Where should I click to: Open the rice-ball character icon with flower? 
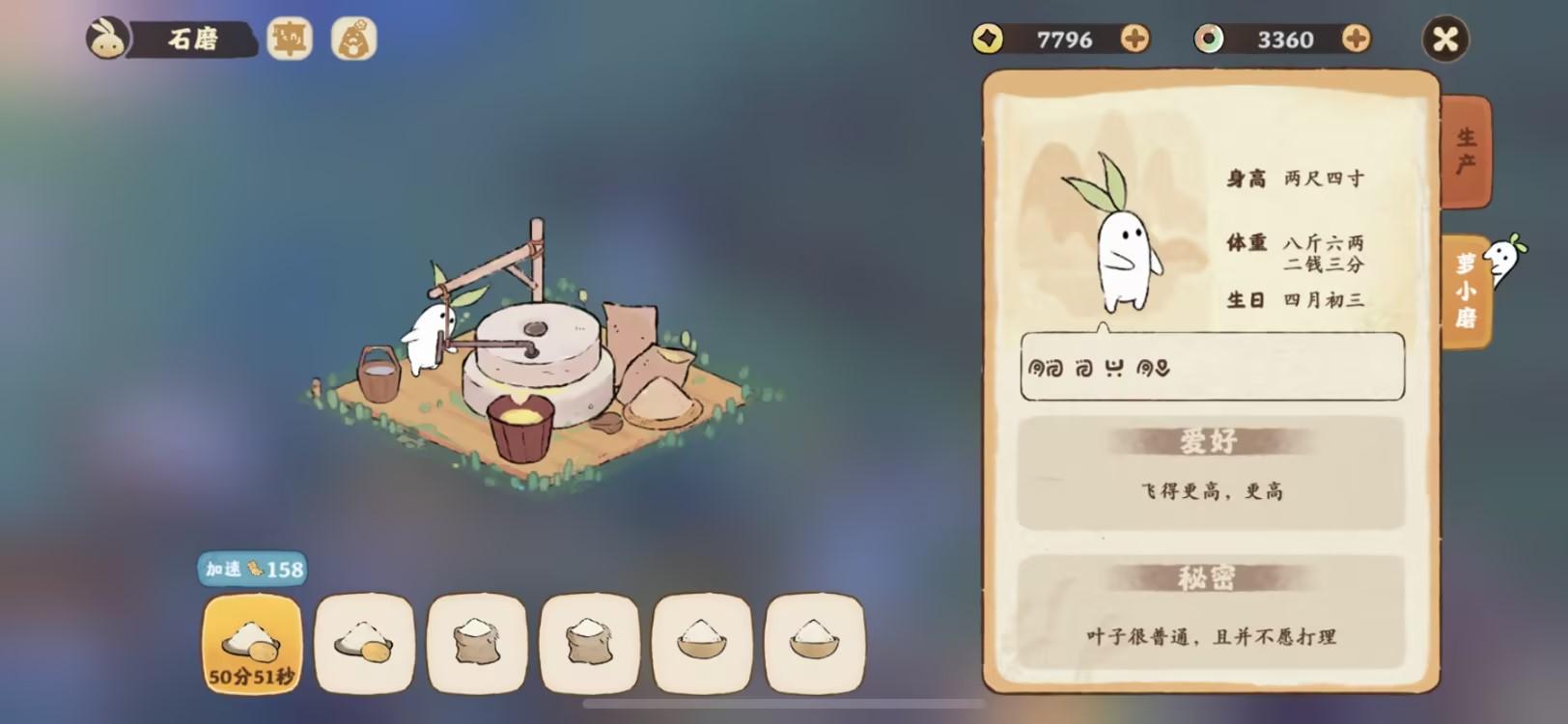pos(353,39)
